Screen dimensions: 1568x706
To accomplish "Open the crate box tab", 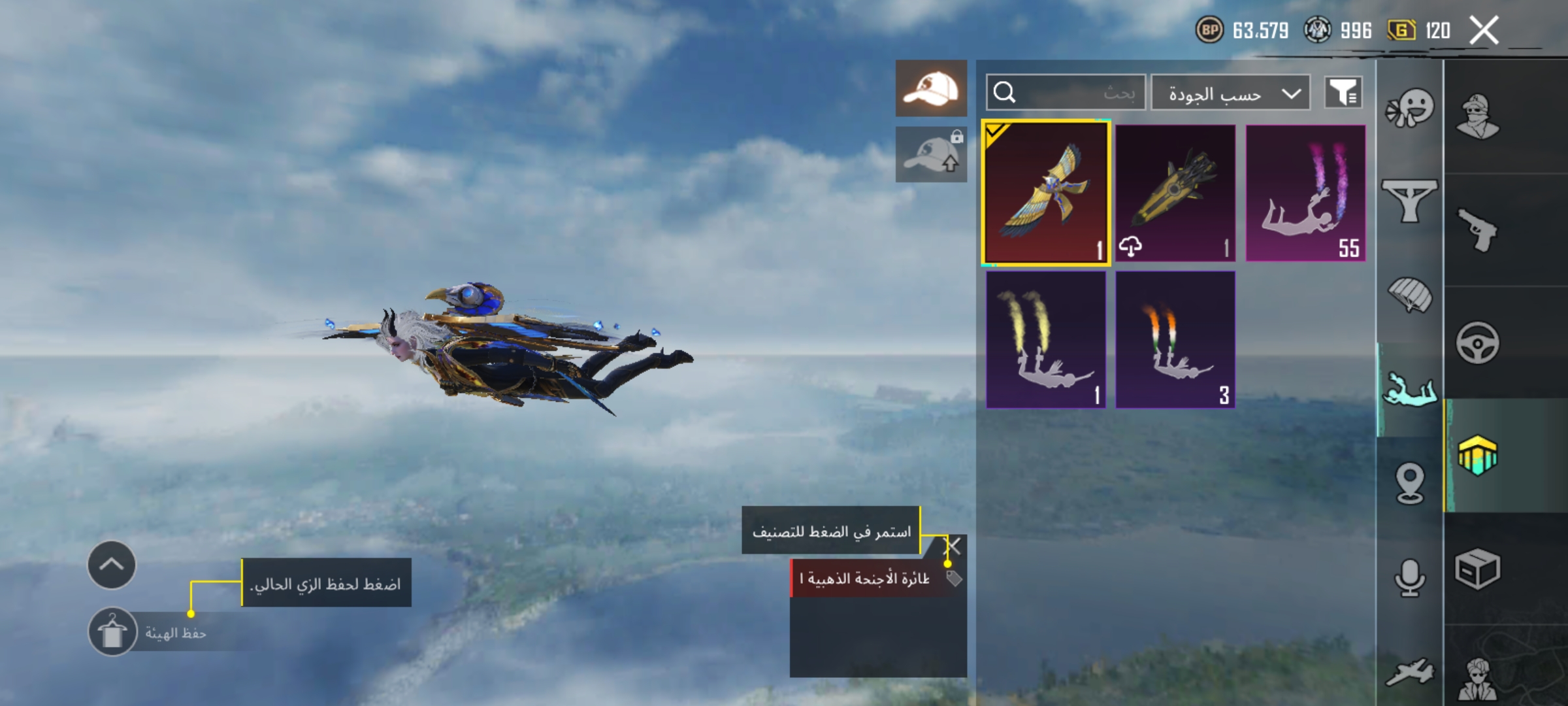I will pyautogui.click(x=1478, y=569).
